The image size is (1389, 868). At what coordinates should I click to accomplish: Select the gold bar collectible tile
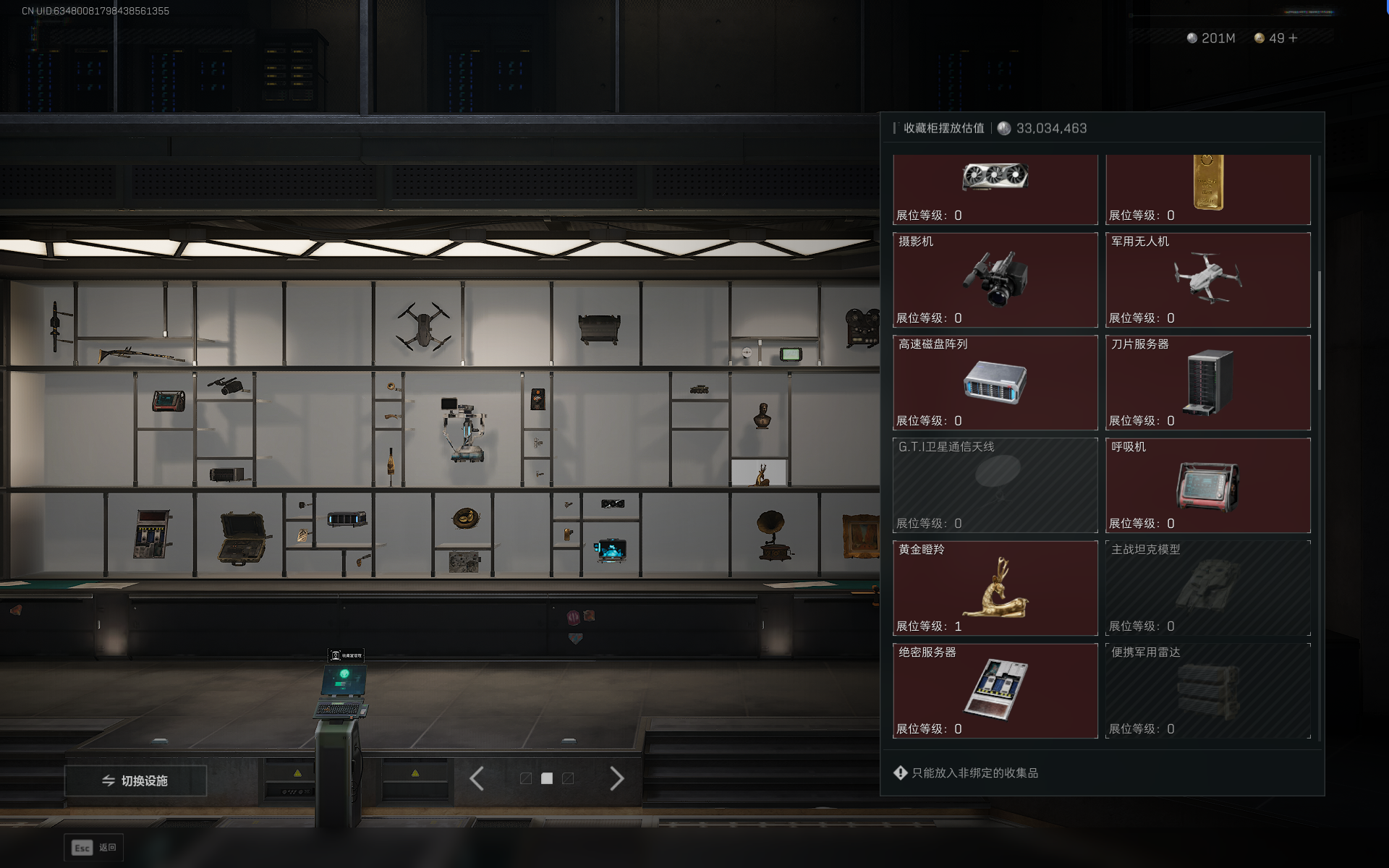pos(1207,188)
